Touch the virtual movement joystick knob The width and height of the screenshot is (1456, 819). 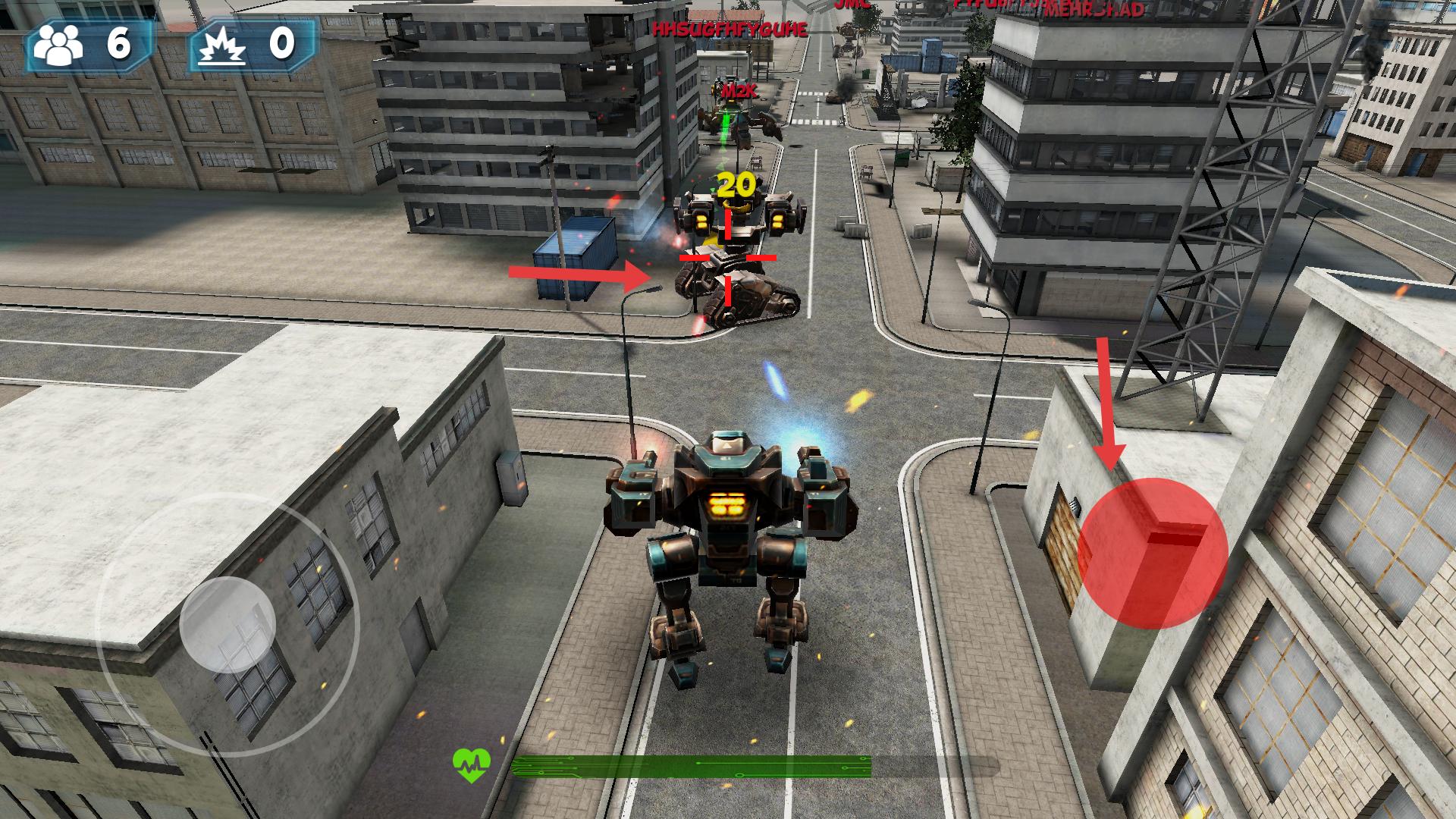[227, 624]
